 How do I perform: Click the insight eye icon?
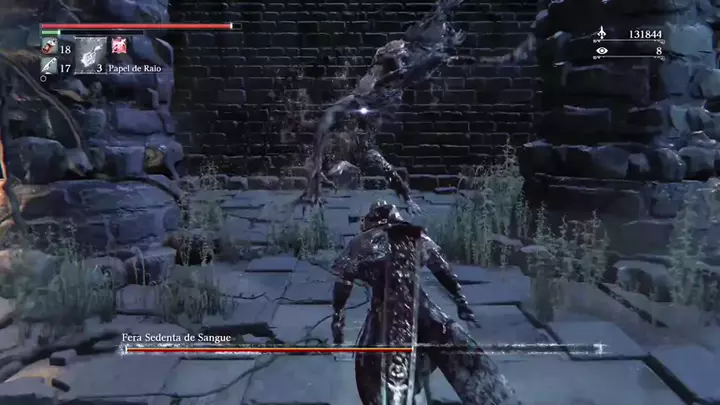[x=601, y=50]
